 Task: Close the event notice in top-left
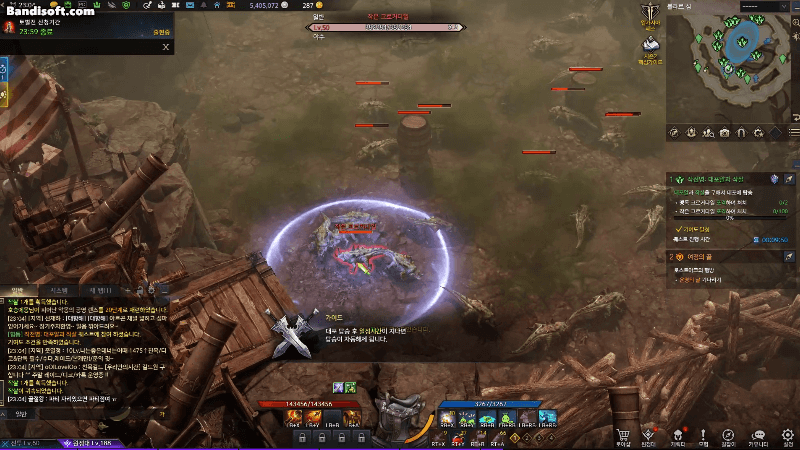166,46
